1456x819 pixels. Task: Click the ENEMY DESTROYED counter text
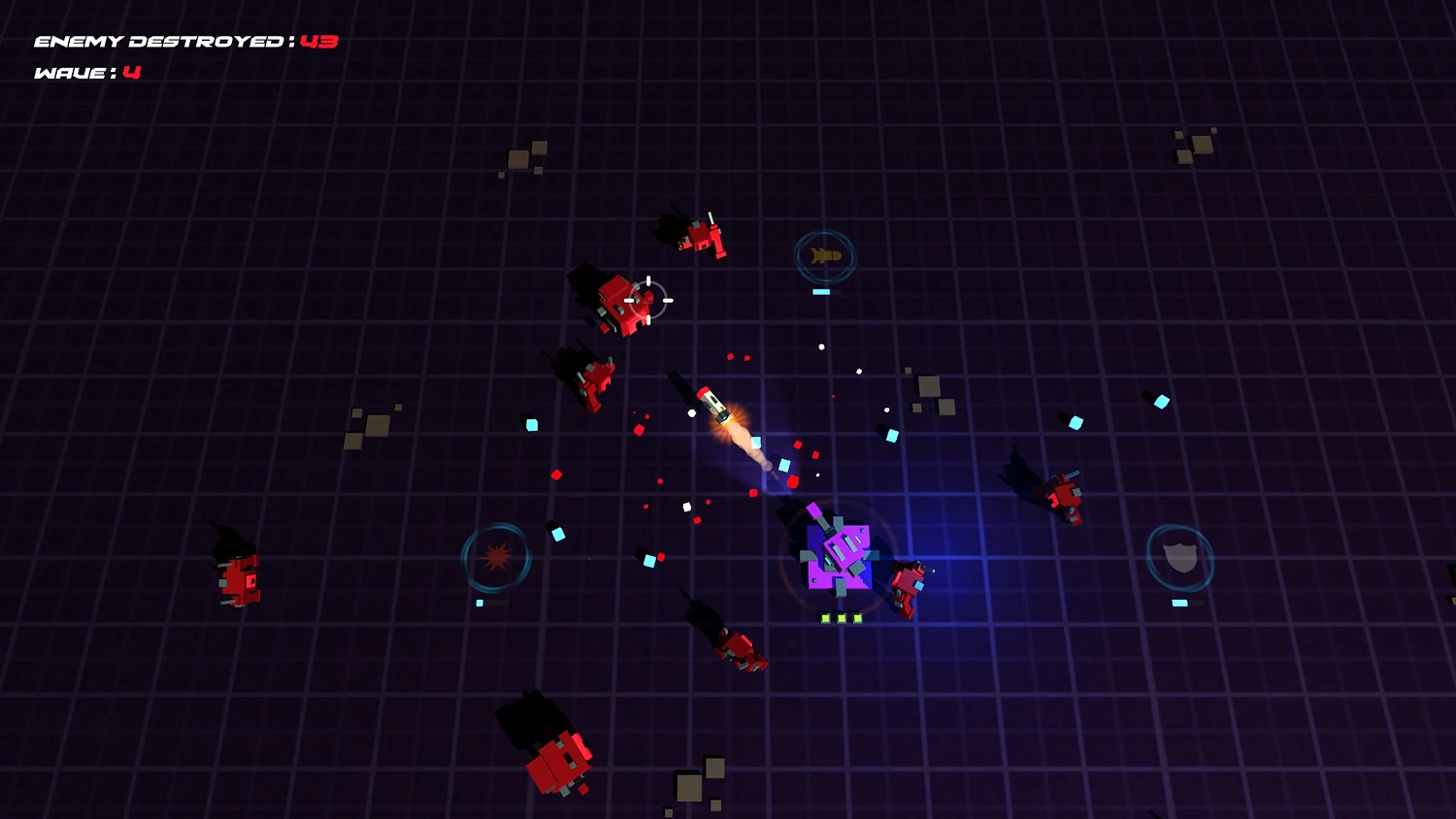click(184, 42)
